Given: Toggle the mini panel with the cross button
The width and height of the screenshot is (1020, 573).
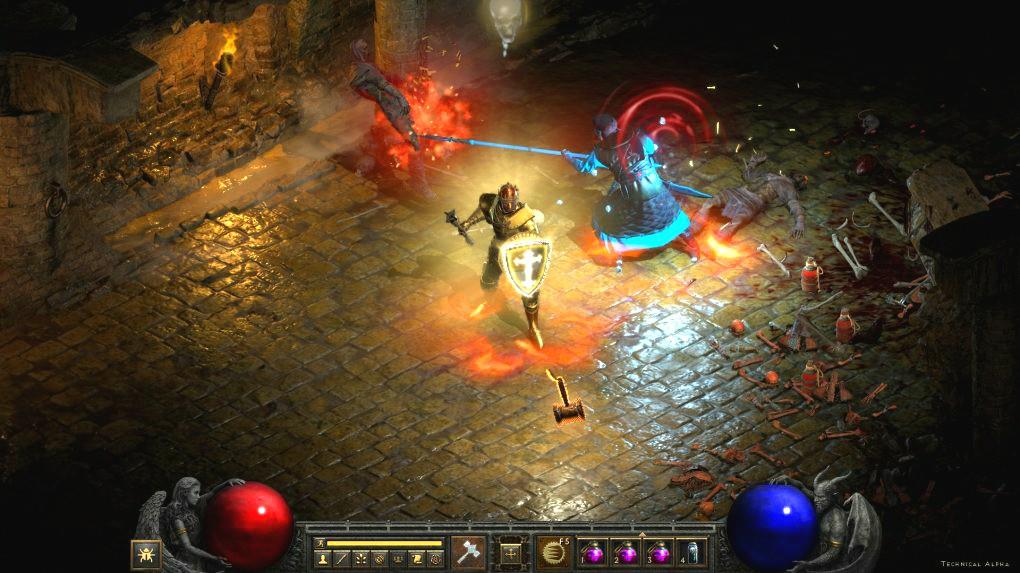Looking at the screenshot, I should (510, 552).
